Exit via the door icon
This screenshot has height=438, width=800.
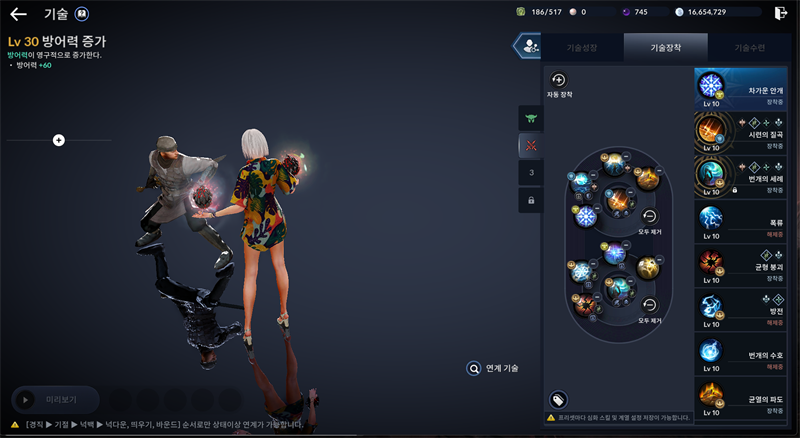(781, 12)
